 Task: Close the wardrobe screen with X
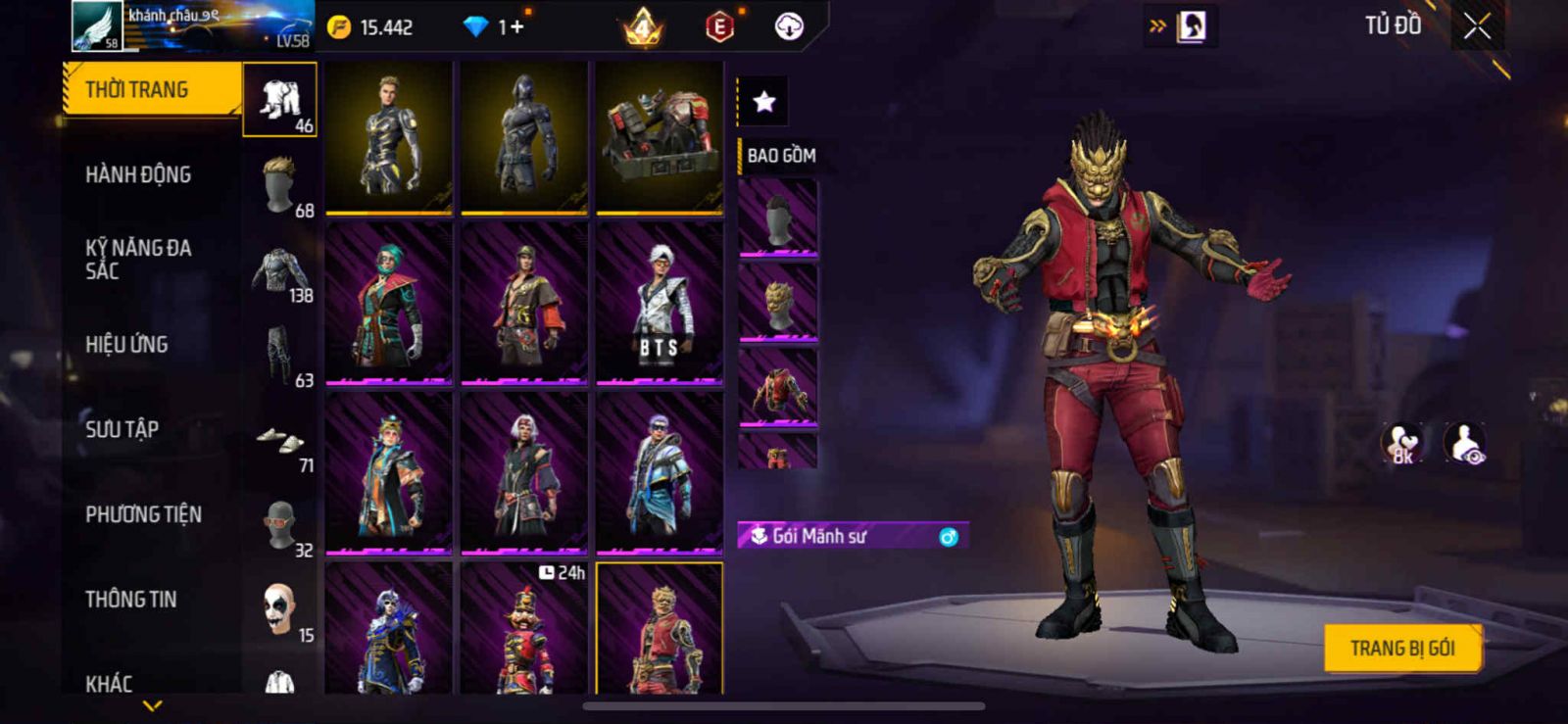1477,26
